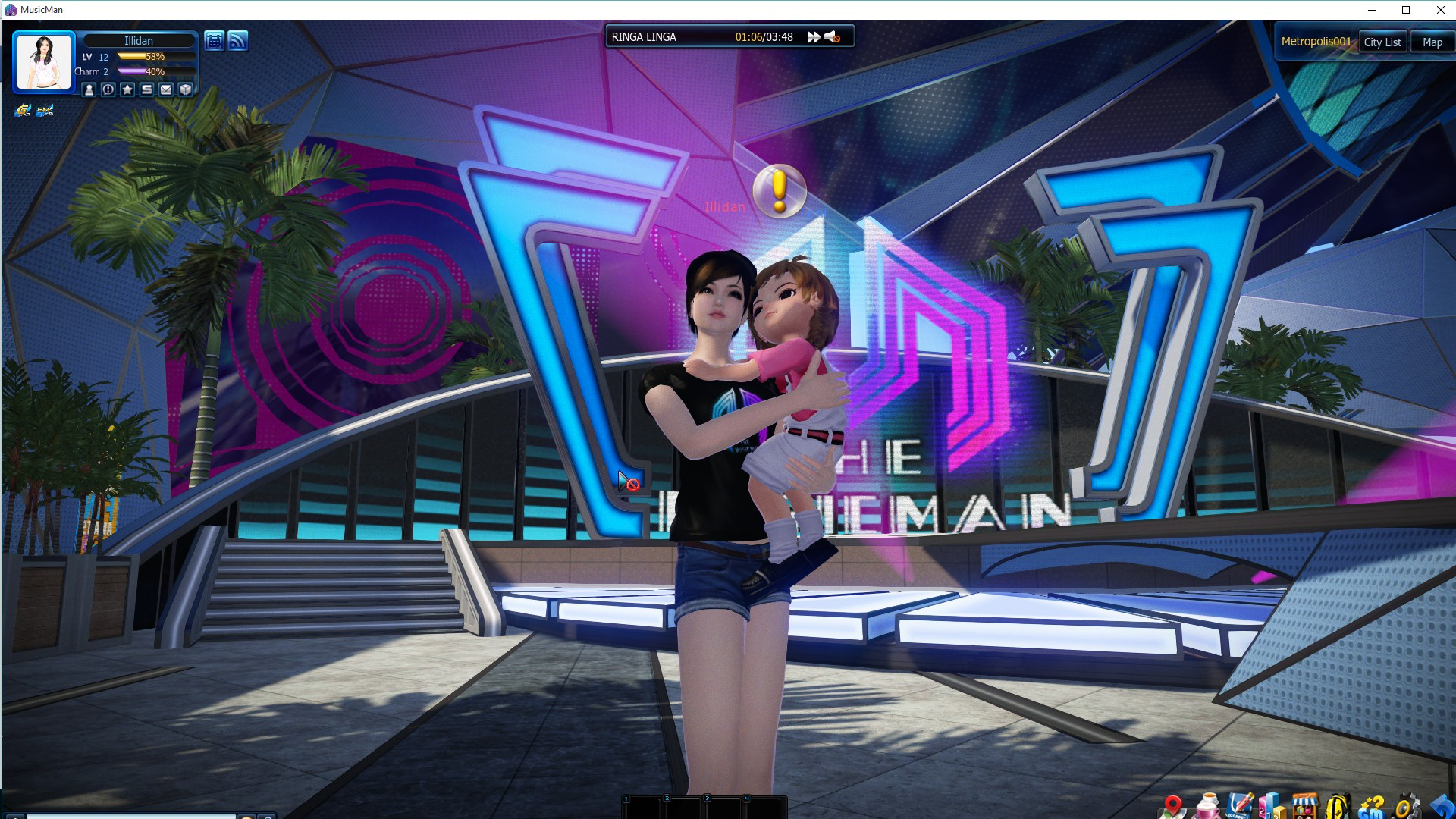Open the yellow backpack inventory
This screenshot has width=1456, height=819.
click(x=1338, y=806)
